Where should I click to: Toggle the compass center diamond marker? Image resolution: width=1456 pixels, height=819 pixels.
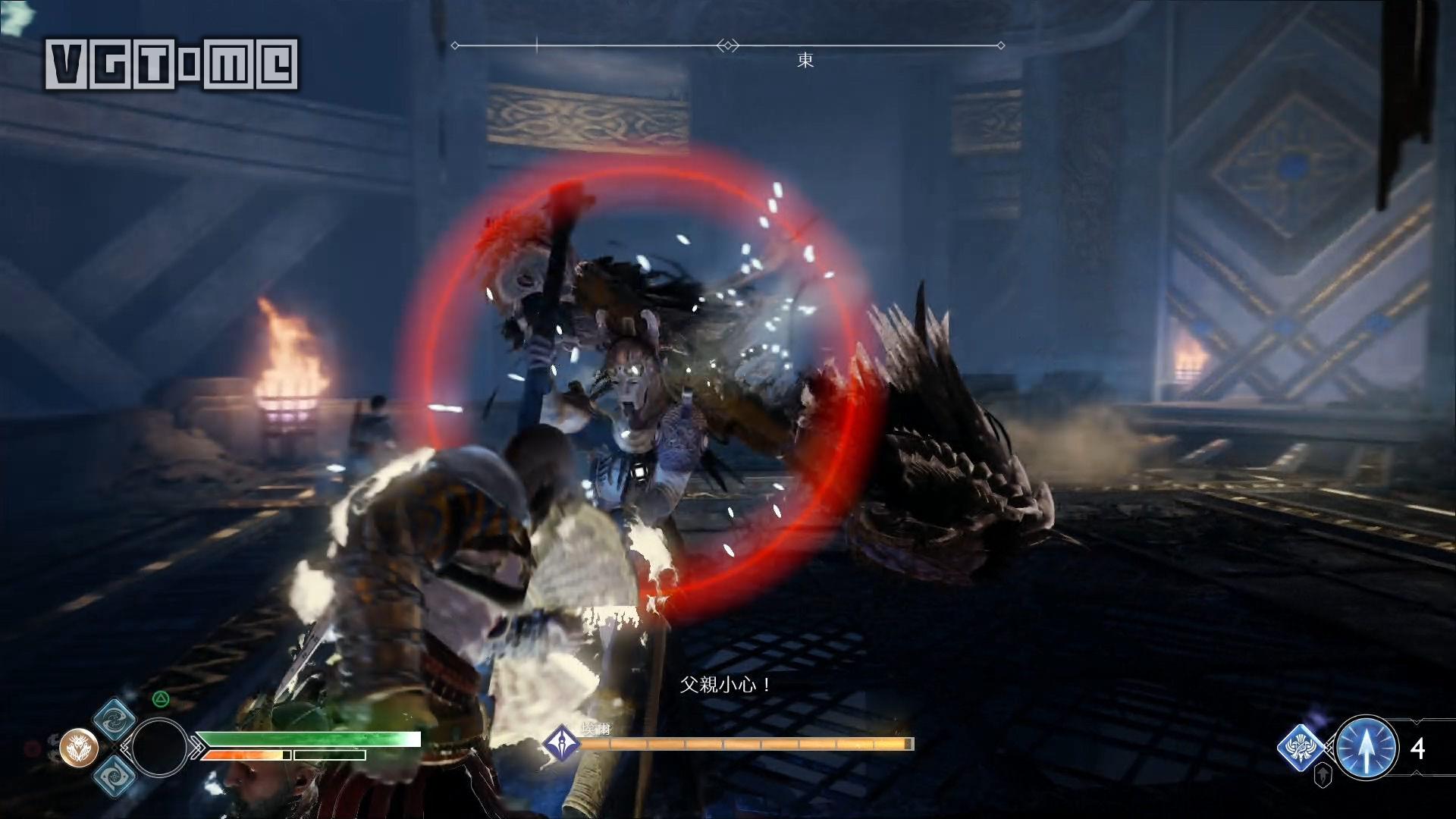pyautogui.click(x=729, y=45)
